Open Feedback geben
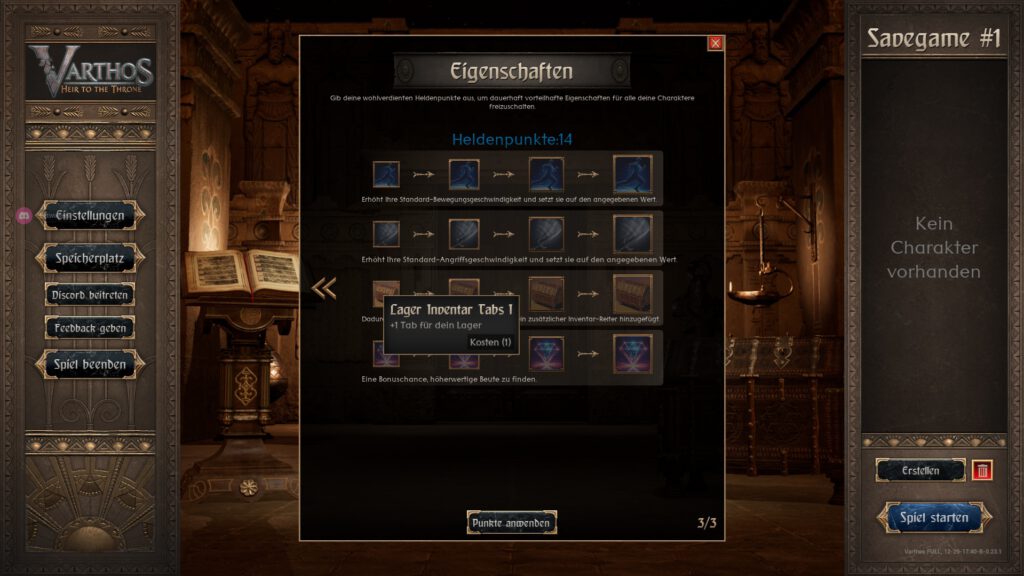This screenshot has height=576, width=1024. tap(89, 328)
